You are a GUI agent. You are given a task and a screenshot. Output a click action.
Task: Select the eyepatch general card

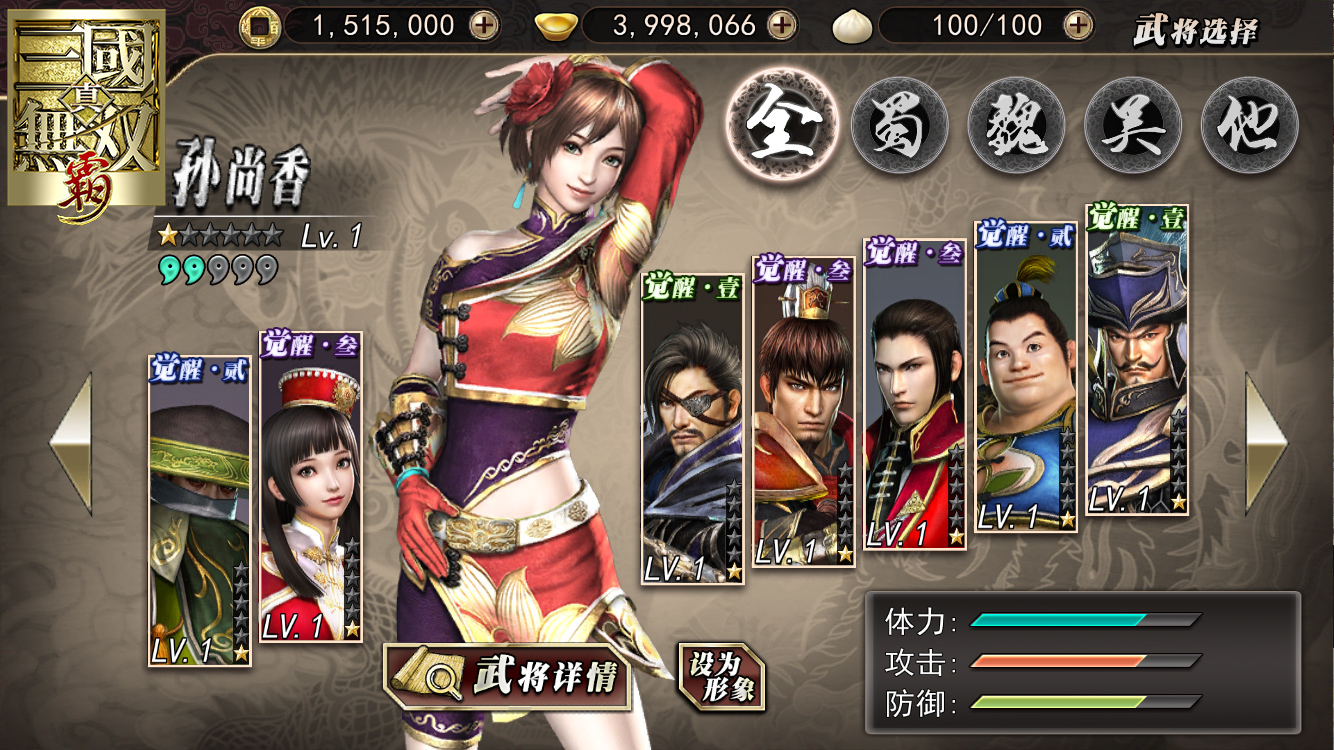[692, 430]
